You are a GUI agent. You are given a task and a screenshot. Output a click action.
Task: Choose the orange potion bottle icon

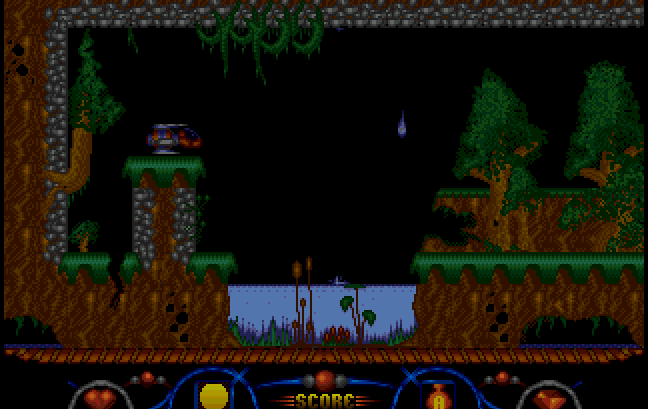tap(436, 397)
